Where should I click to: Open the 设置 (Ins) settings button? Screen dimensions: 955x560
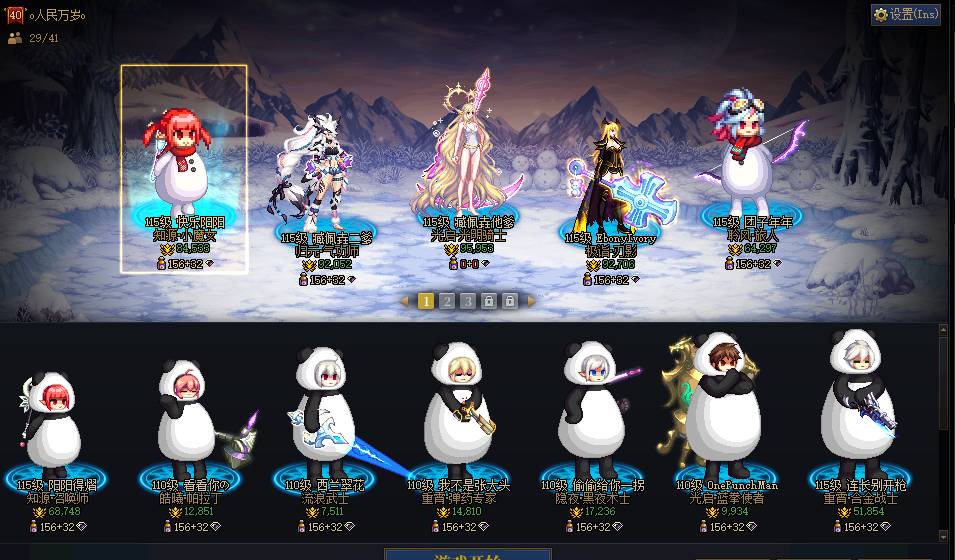click(906, 14)
